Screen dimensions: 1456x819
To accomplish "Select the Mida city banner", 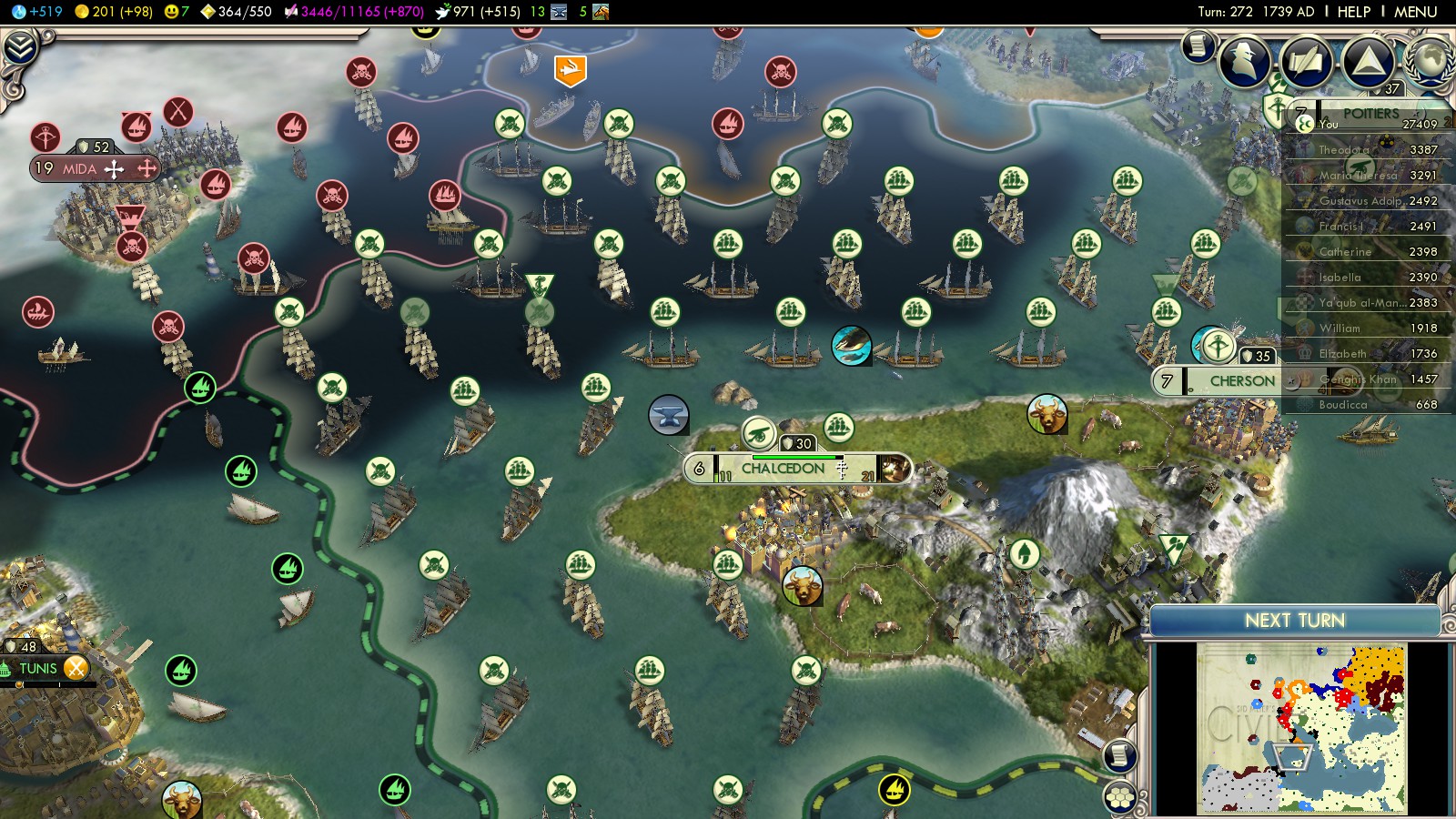I will pyautogui.click(x=80, y=168).
